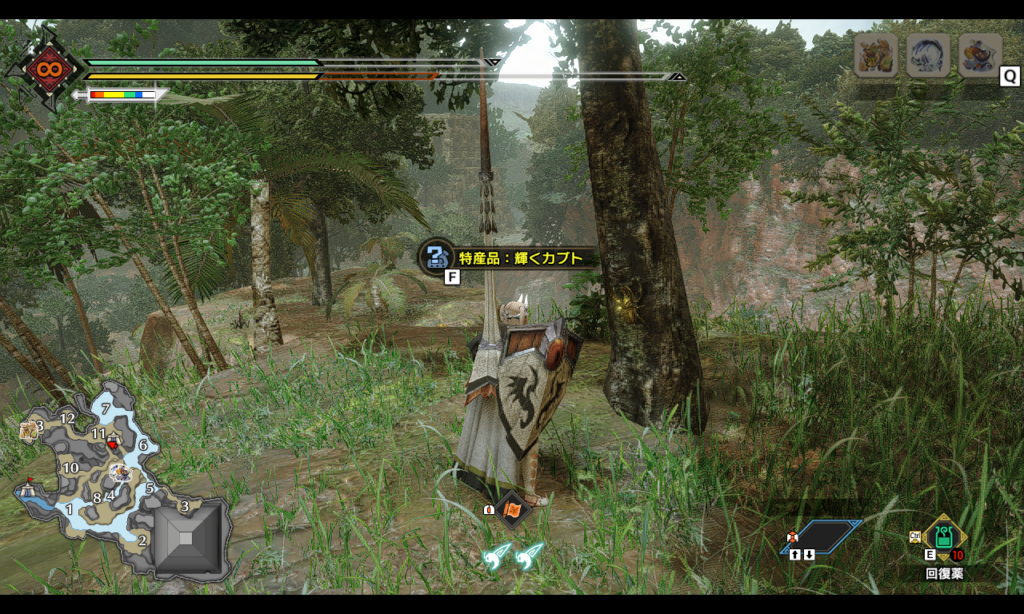Viewport: 1024px width, 614px height.
Task: Select the brown monster target icon
Action: pyautogui.click(x=875, y=55)
